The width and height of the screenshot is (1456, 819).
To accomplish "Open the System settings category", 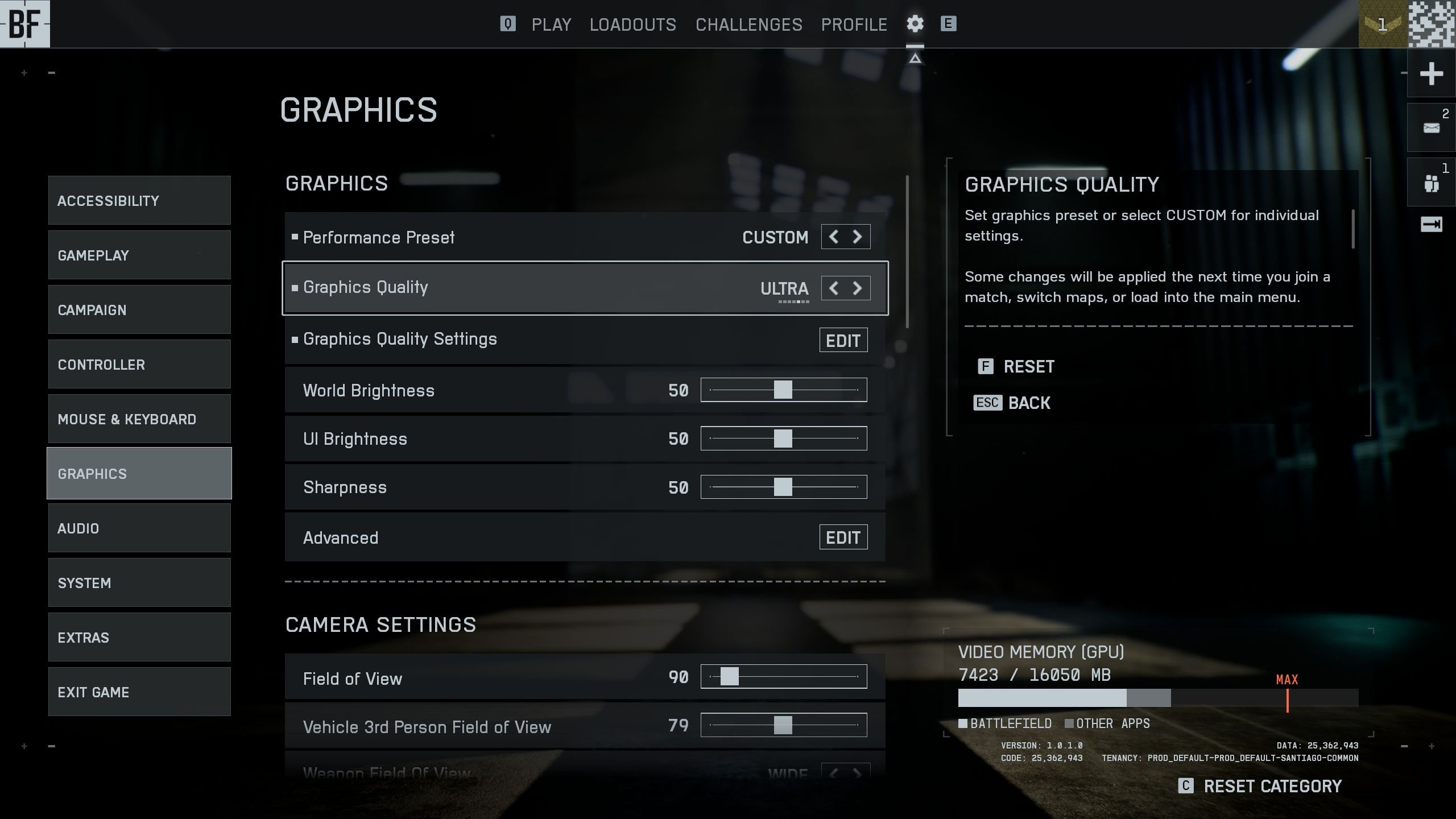I will 139,583.
